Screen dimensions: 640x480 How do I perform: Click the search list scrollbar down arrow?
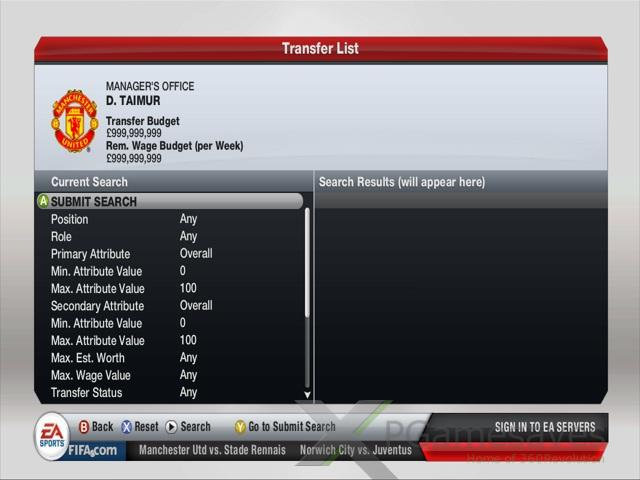click(307, 395)
